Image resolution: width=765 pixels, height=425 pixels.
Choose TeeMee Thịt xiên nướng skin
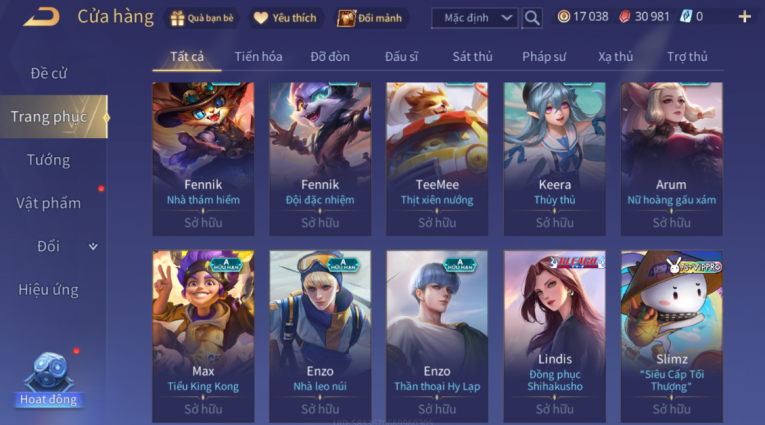tap(437, 158)
